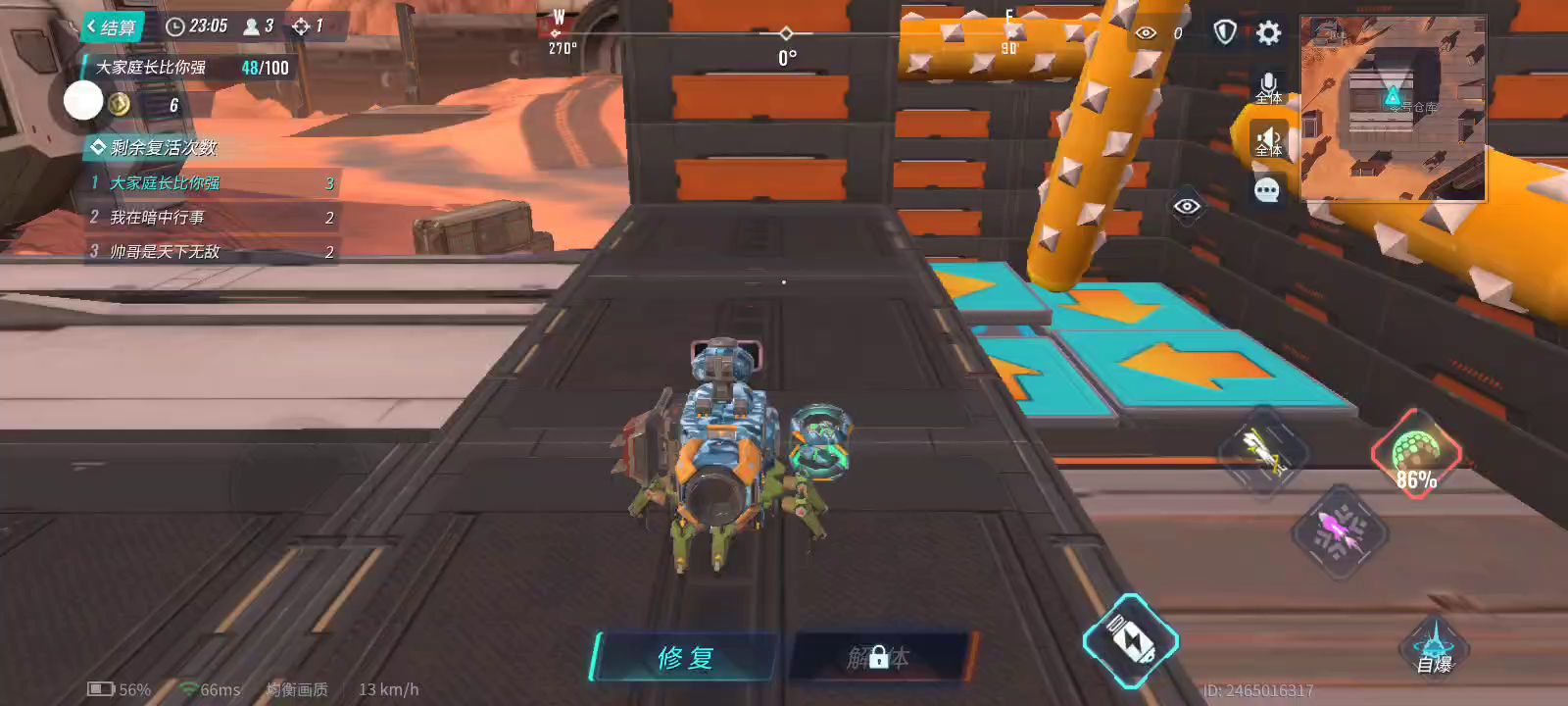Activate the battery lightning boost ability
This screenshot has height=706, width=1568.
(1130, 641)
